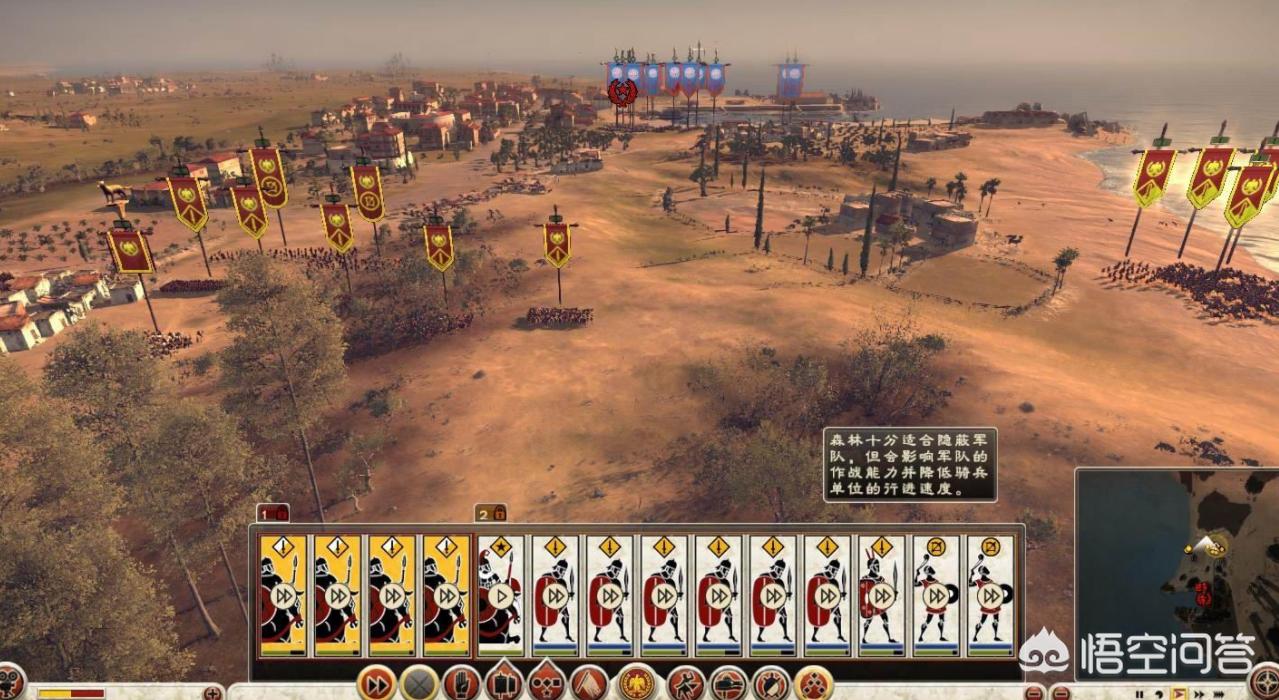
Task: Click the plus button beside balance bar
Action: 211,692
